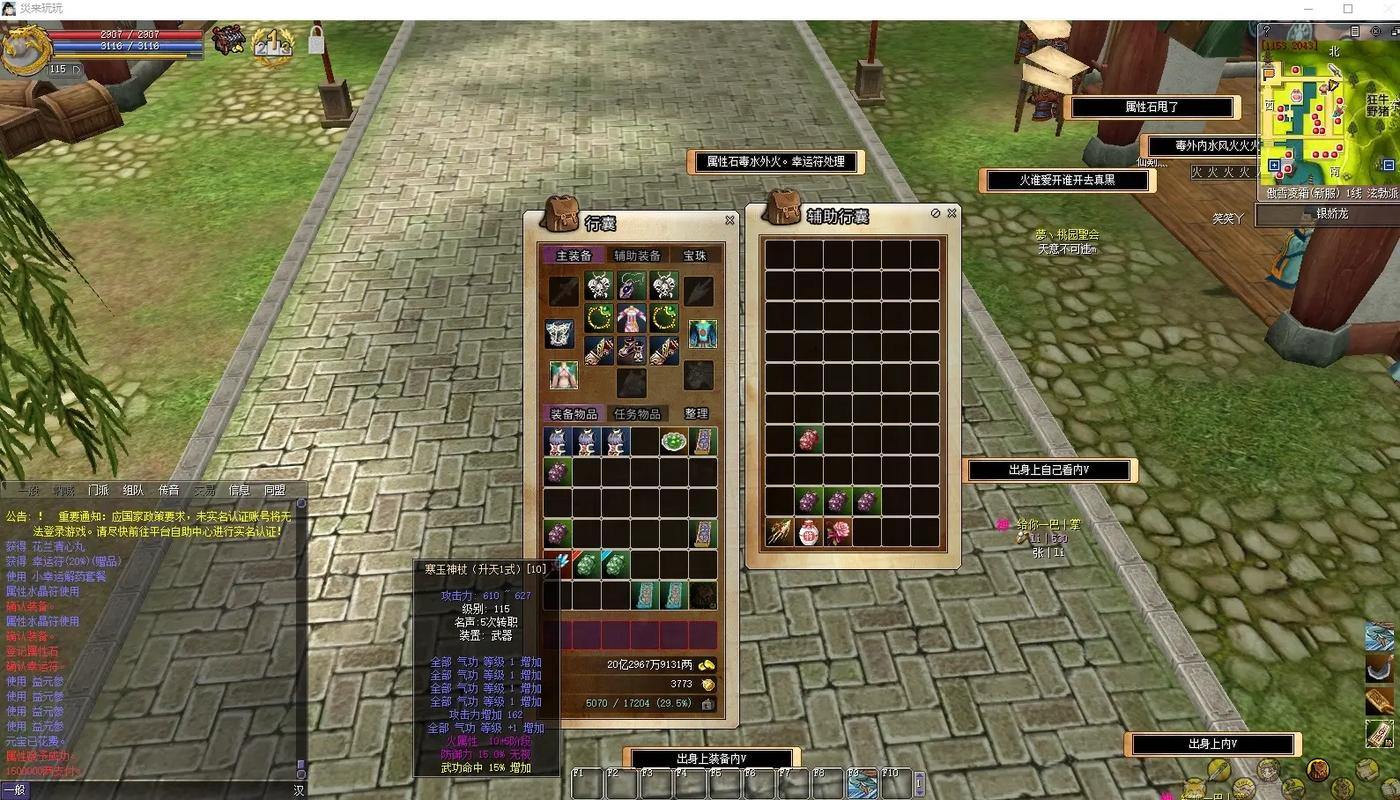Select the white wine jar in the auxiliary bag

[x=808, y=532]
